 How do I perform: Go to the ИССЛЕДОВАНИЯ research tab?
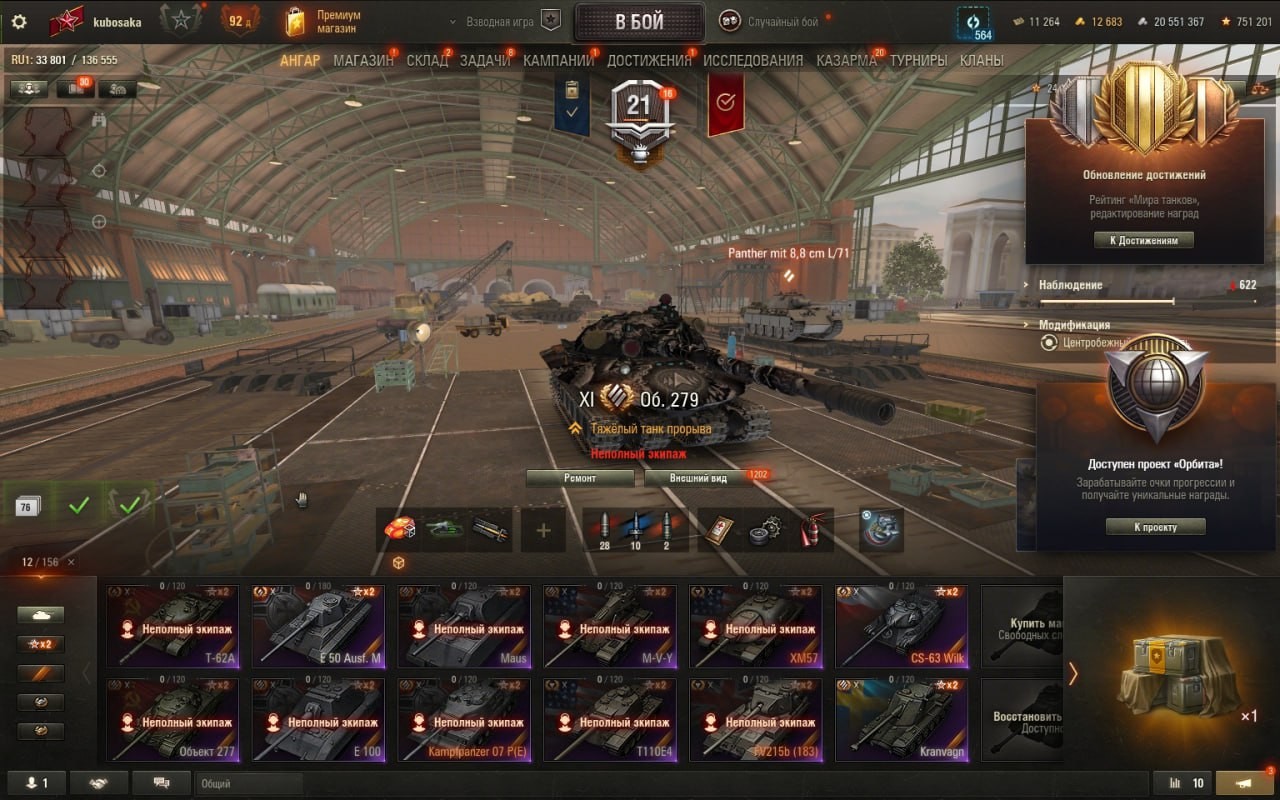coord(753,60)
